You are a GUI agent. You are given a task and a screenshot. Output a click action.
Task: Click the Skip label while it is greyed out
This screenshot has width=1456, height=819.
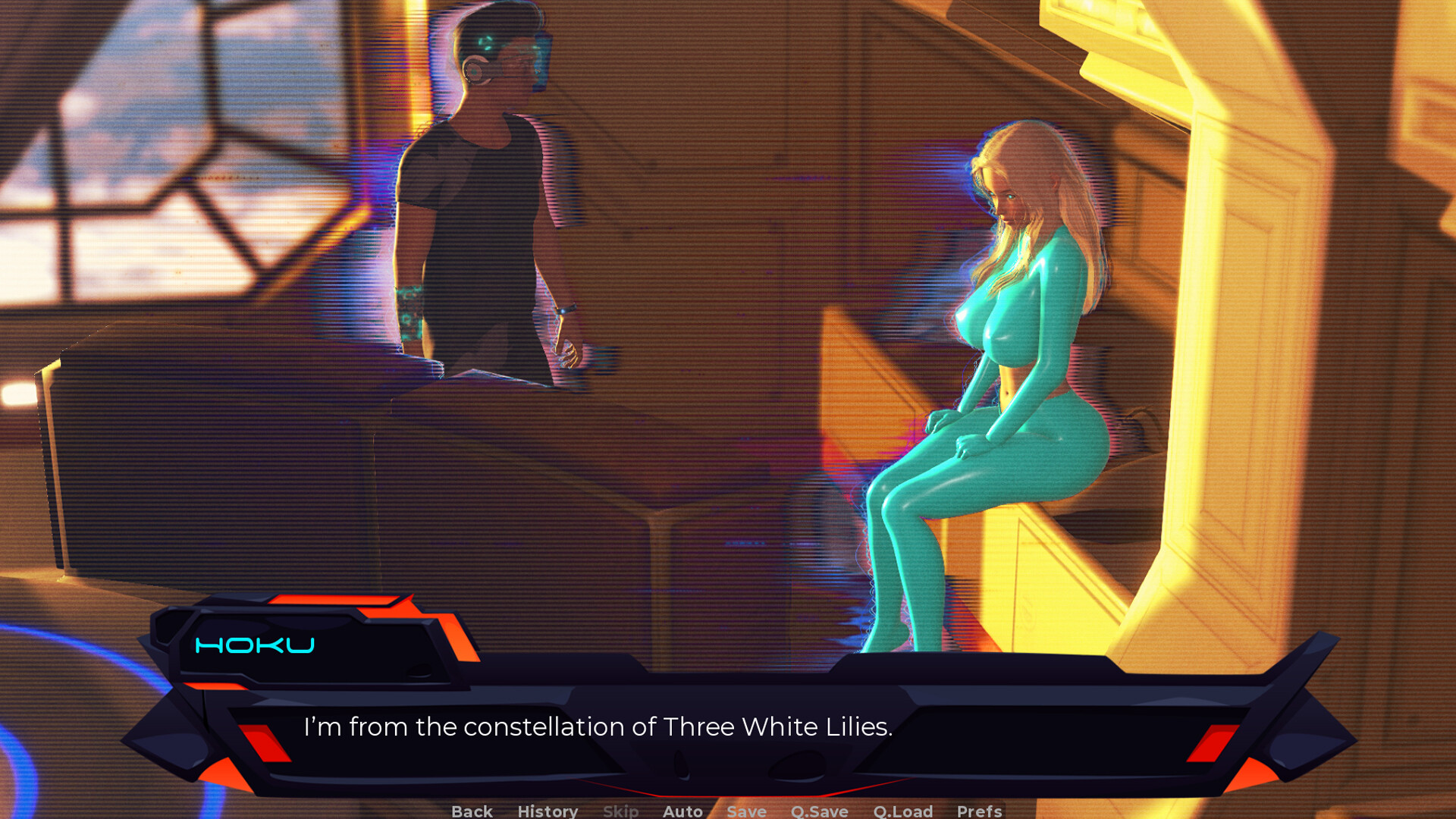tap(620, 811)
